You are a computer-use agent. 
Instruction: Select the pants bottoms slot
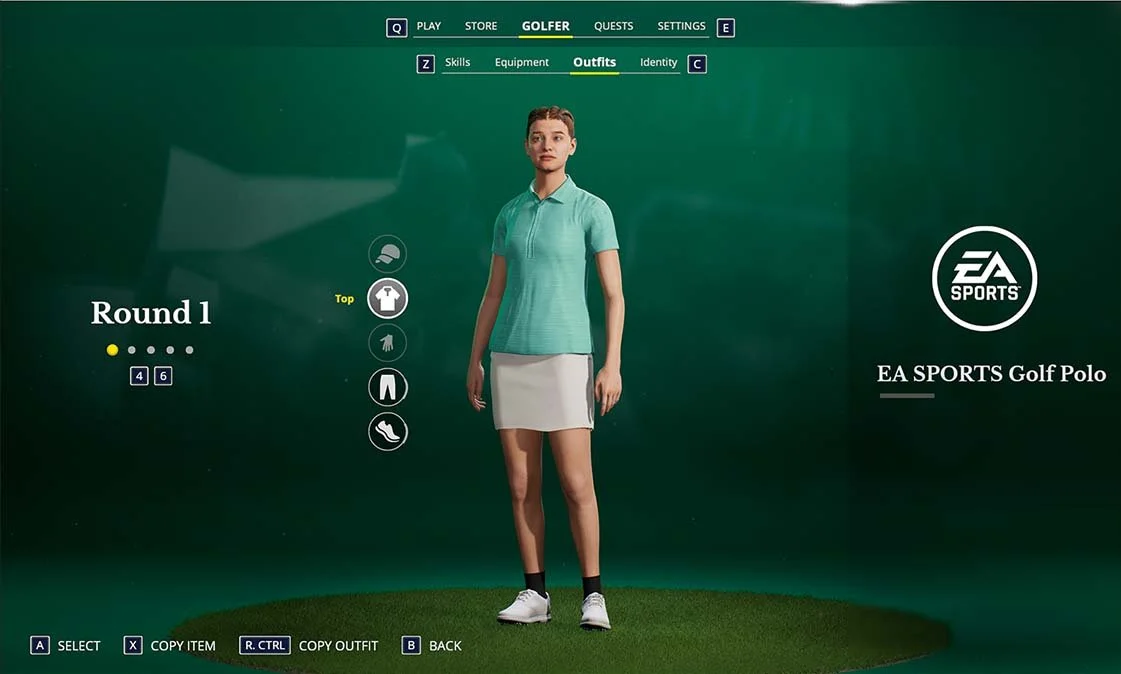(388, 387)
